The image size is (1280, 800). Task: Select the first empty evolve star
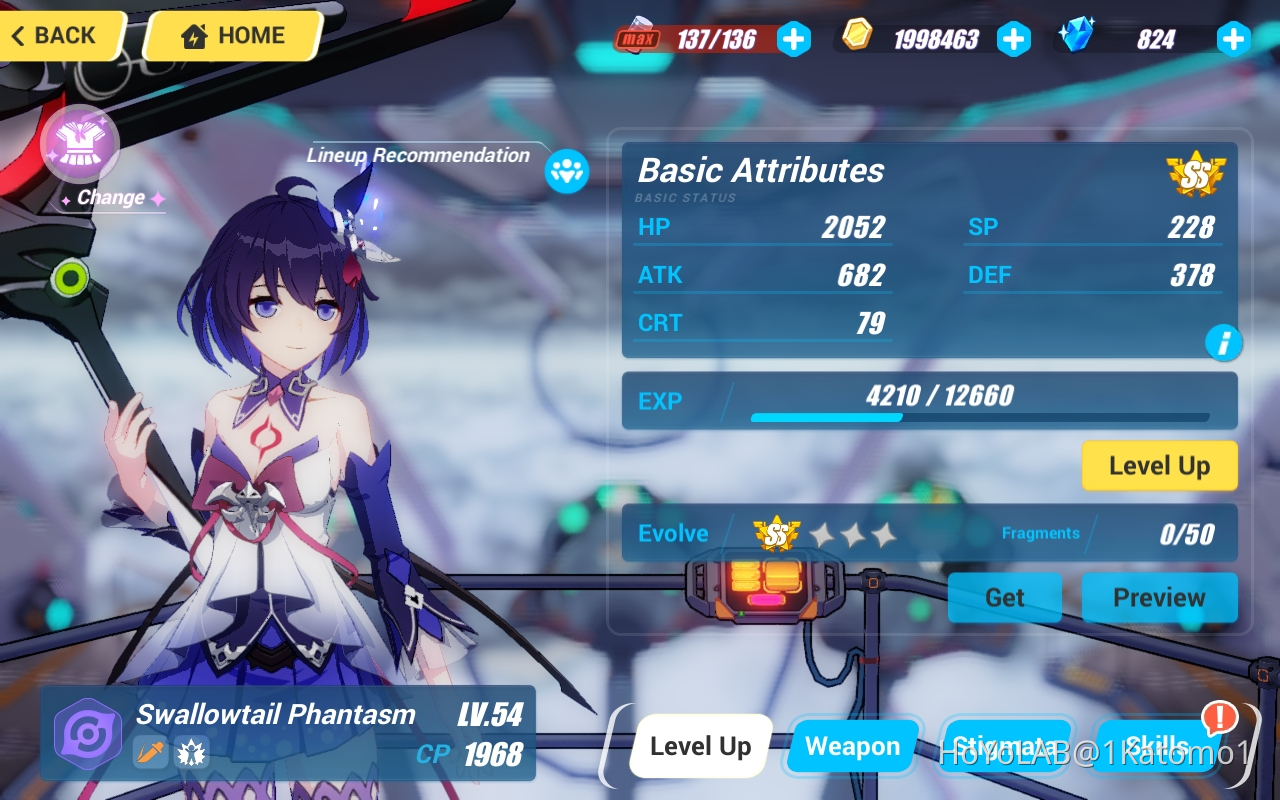pos(824,533)
